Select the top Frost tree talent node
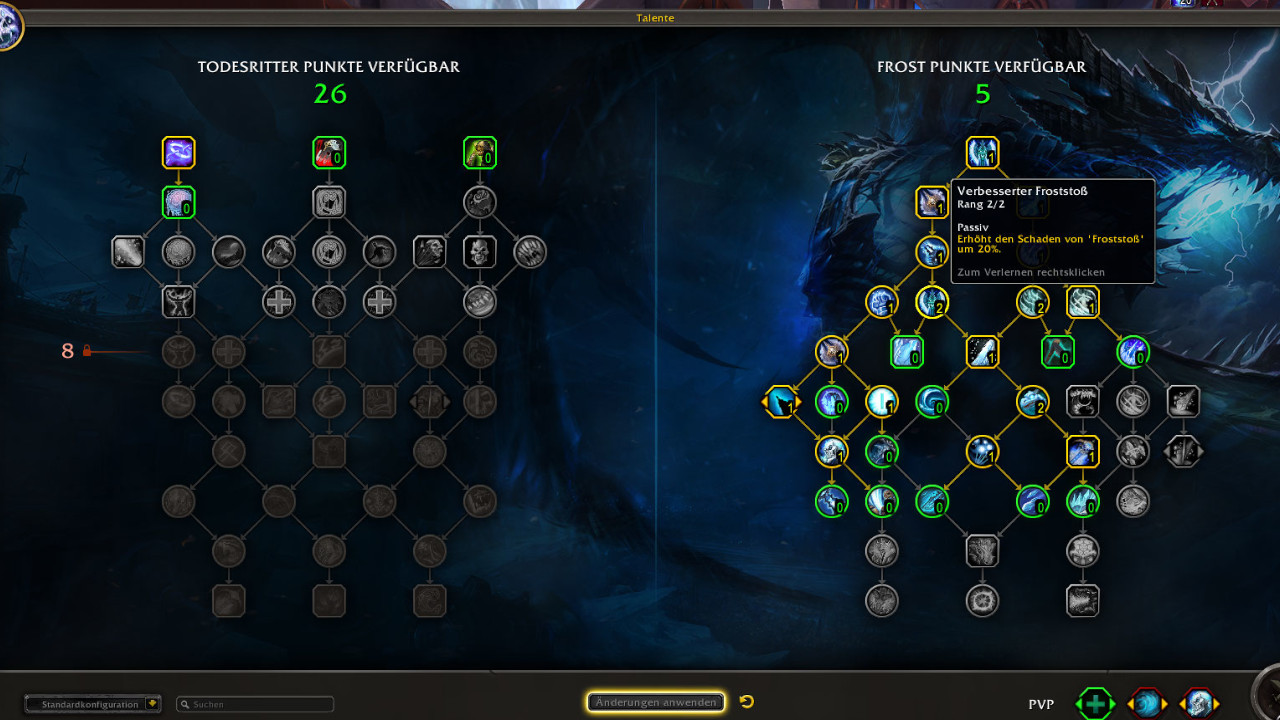Screen dimensions: 1280x720 coord(982,153)
